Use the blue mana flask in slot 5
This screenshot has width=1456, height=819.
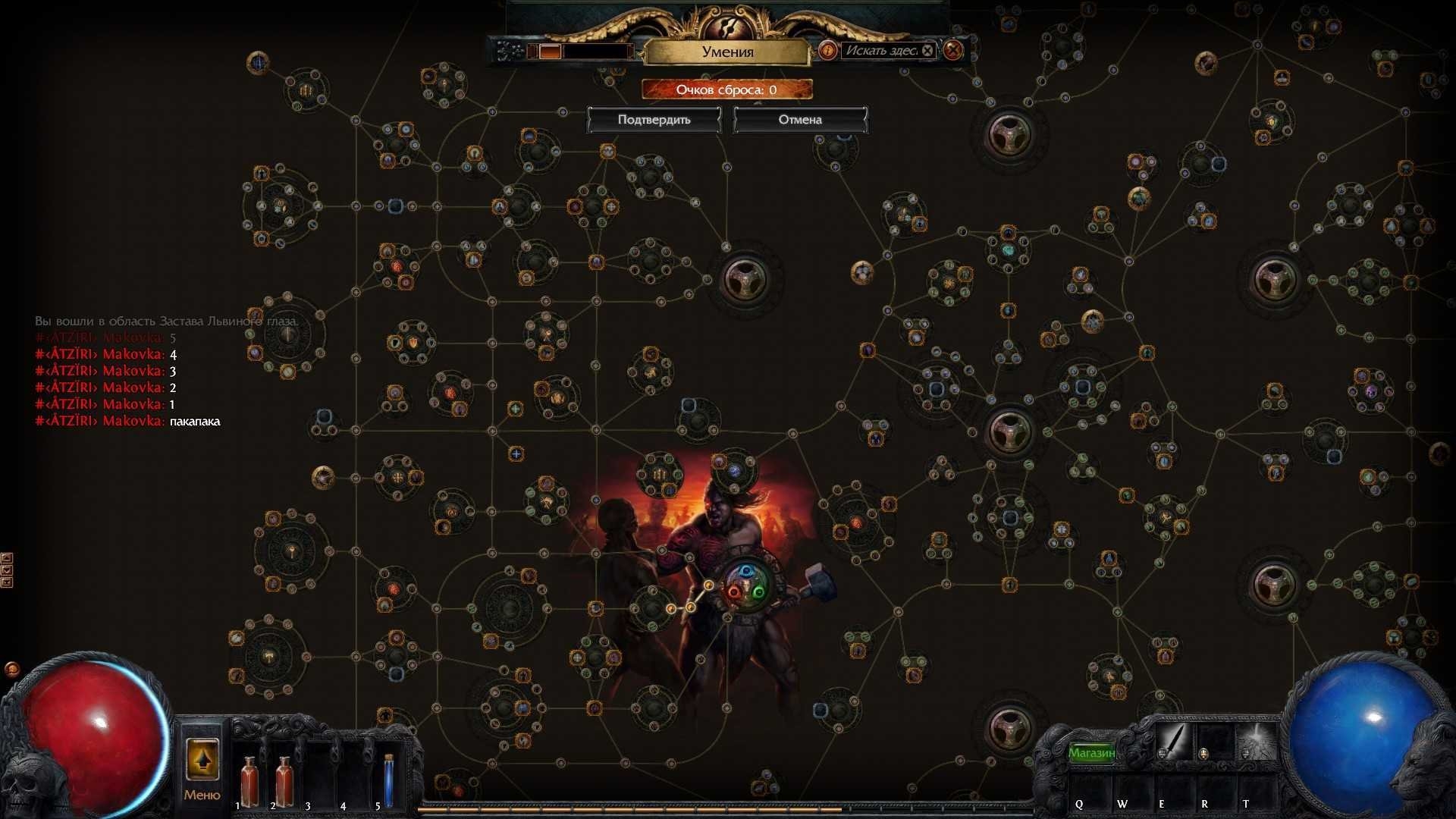coord(389,781)
